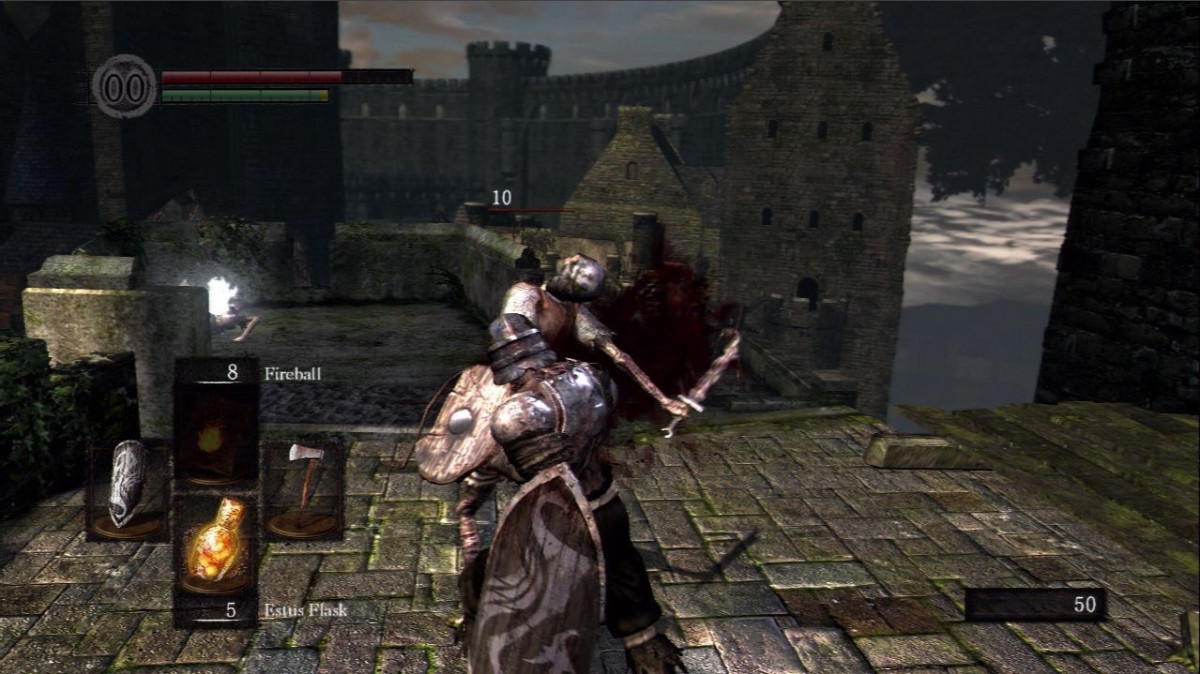This screenshot has width=1200, height=674.
Task: Use the Estus Flask item slot
Action: (x=216, y=548)
